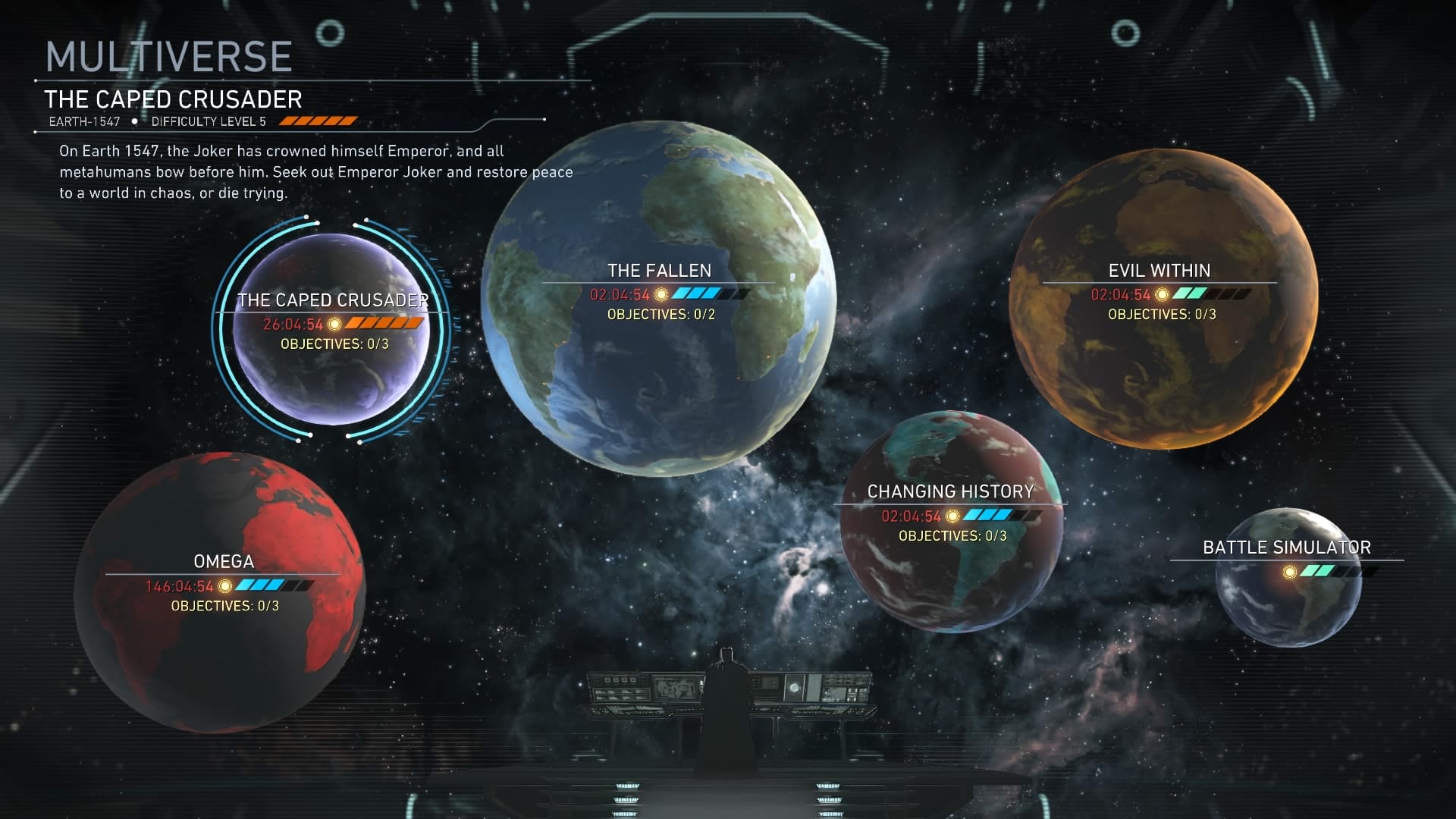Select The Caped Crusader planet
The image size is (1456, 819).
tap(332, 330)
